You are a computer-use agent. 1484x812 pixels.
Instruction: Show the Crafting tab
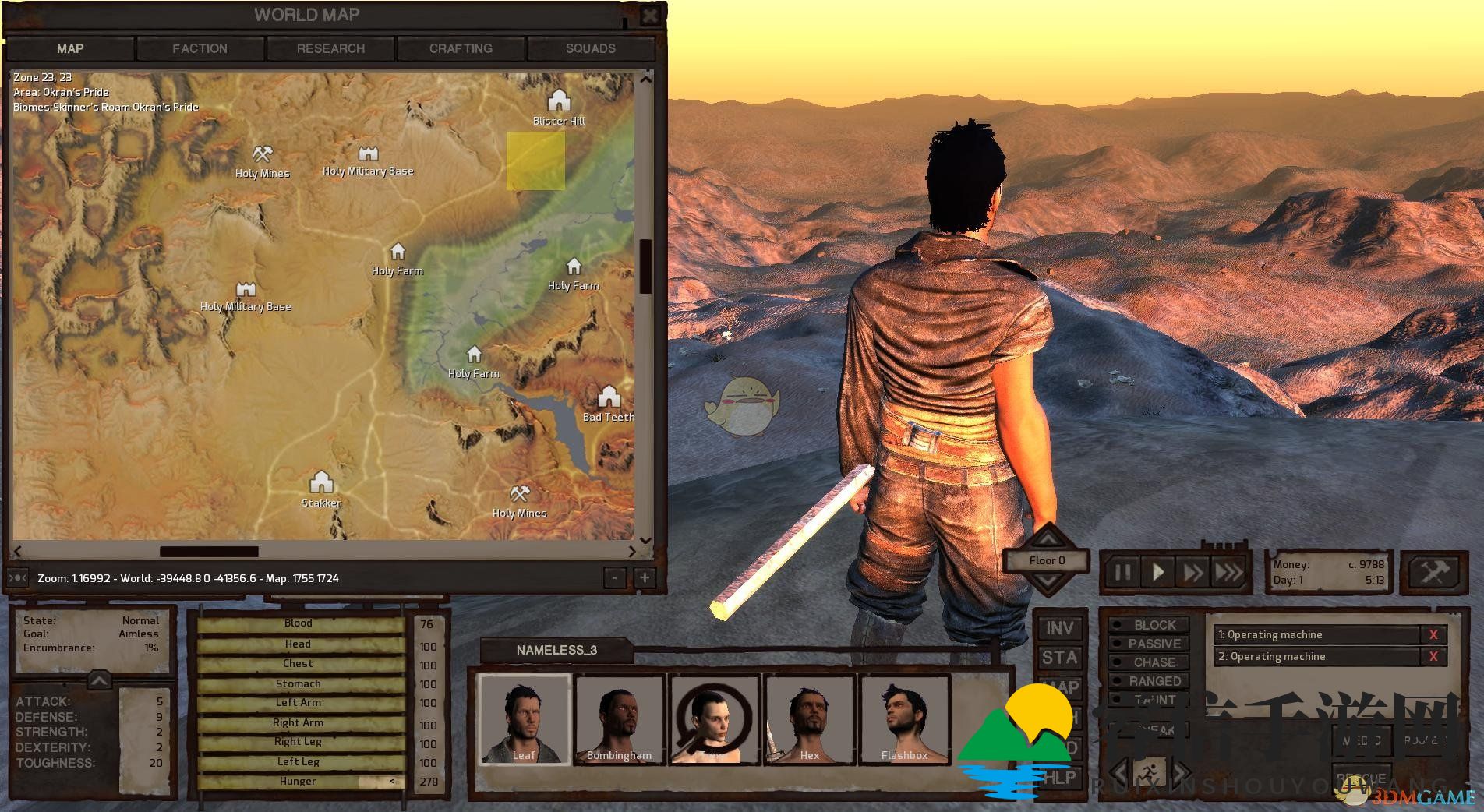click(461, 48)
